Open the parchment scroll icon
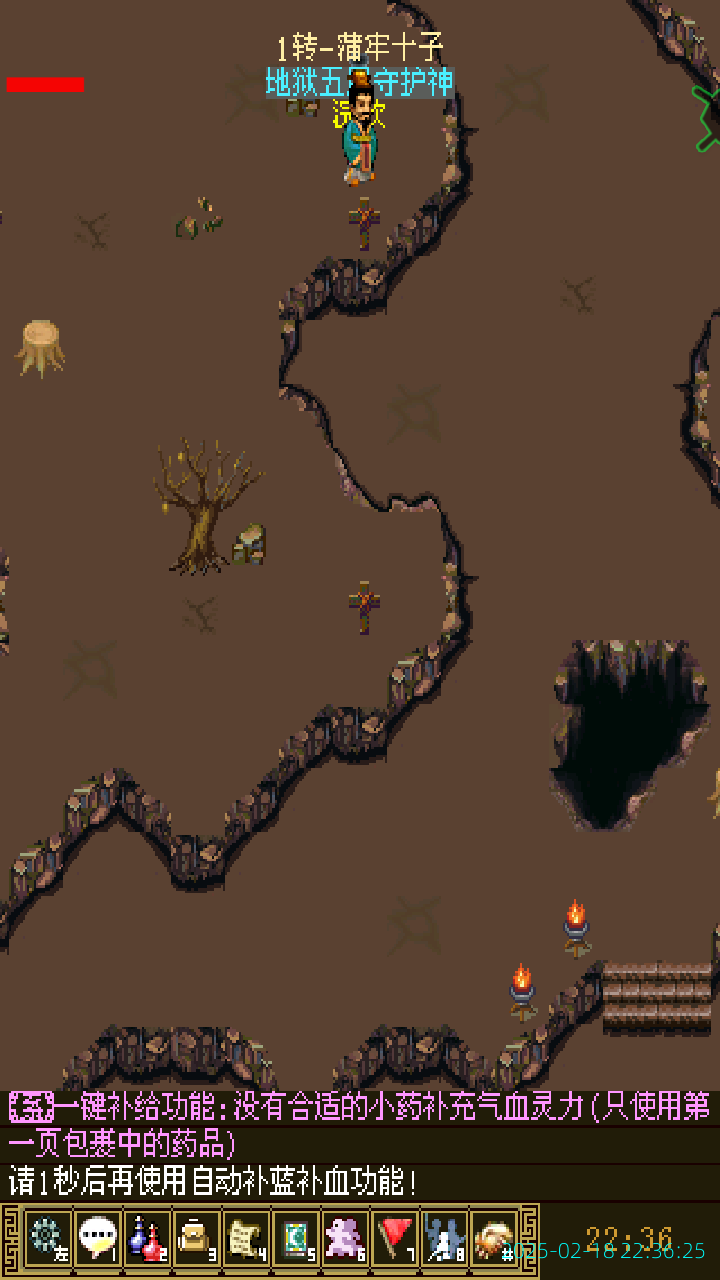Image resolution: width=720 pixels, height=1280 pixels. (245, 1237)
